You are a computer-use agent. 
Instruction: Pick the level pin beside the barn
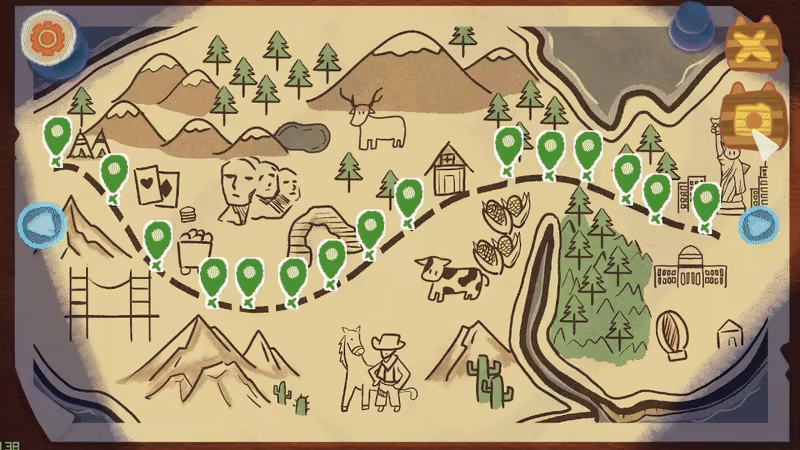pos(408,196)
